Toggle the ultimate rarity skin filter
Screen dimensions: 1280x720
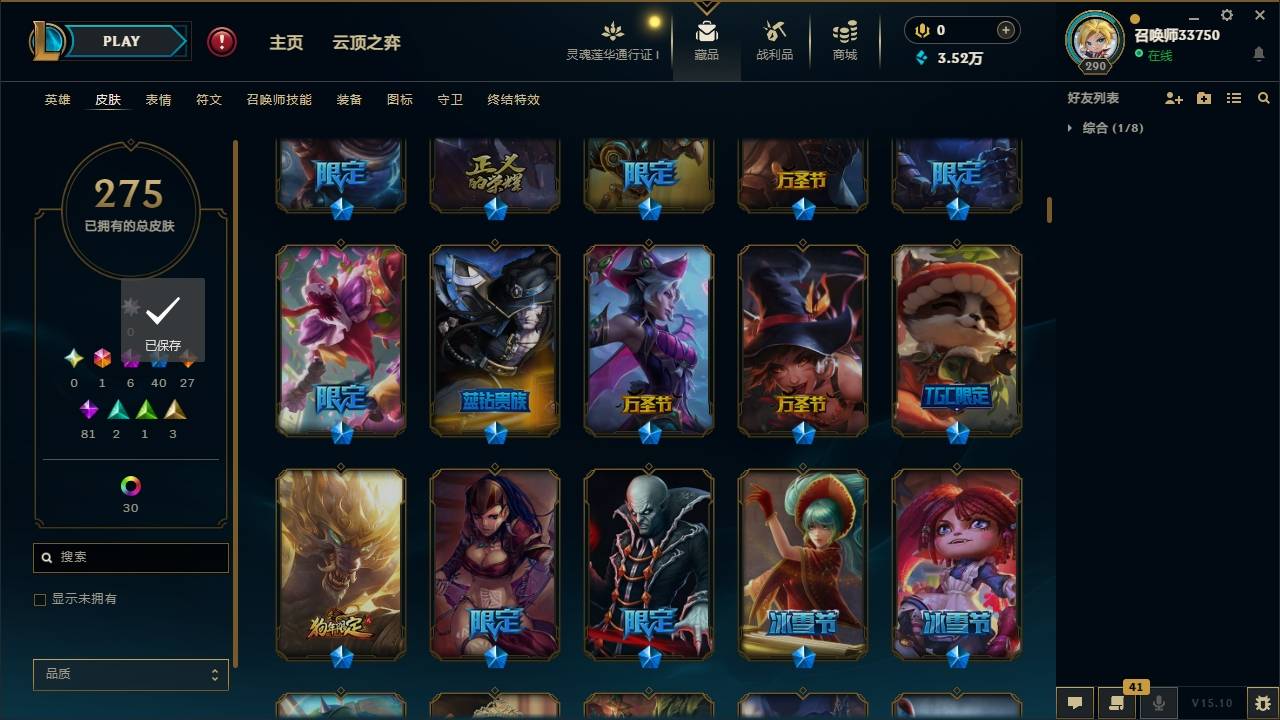(73, 357)
